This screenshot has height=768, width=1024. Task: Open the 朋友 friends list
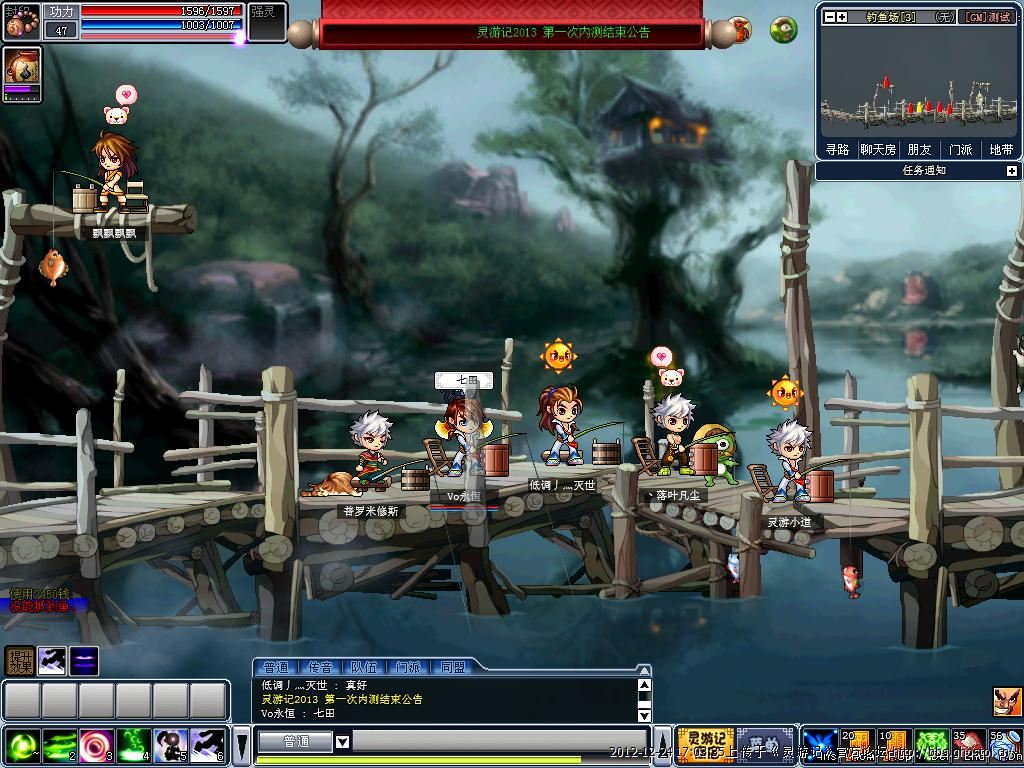point(919,150)
